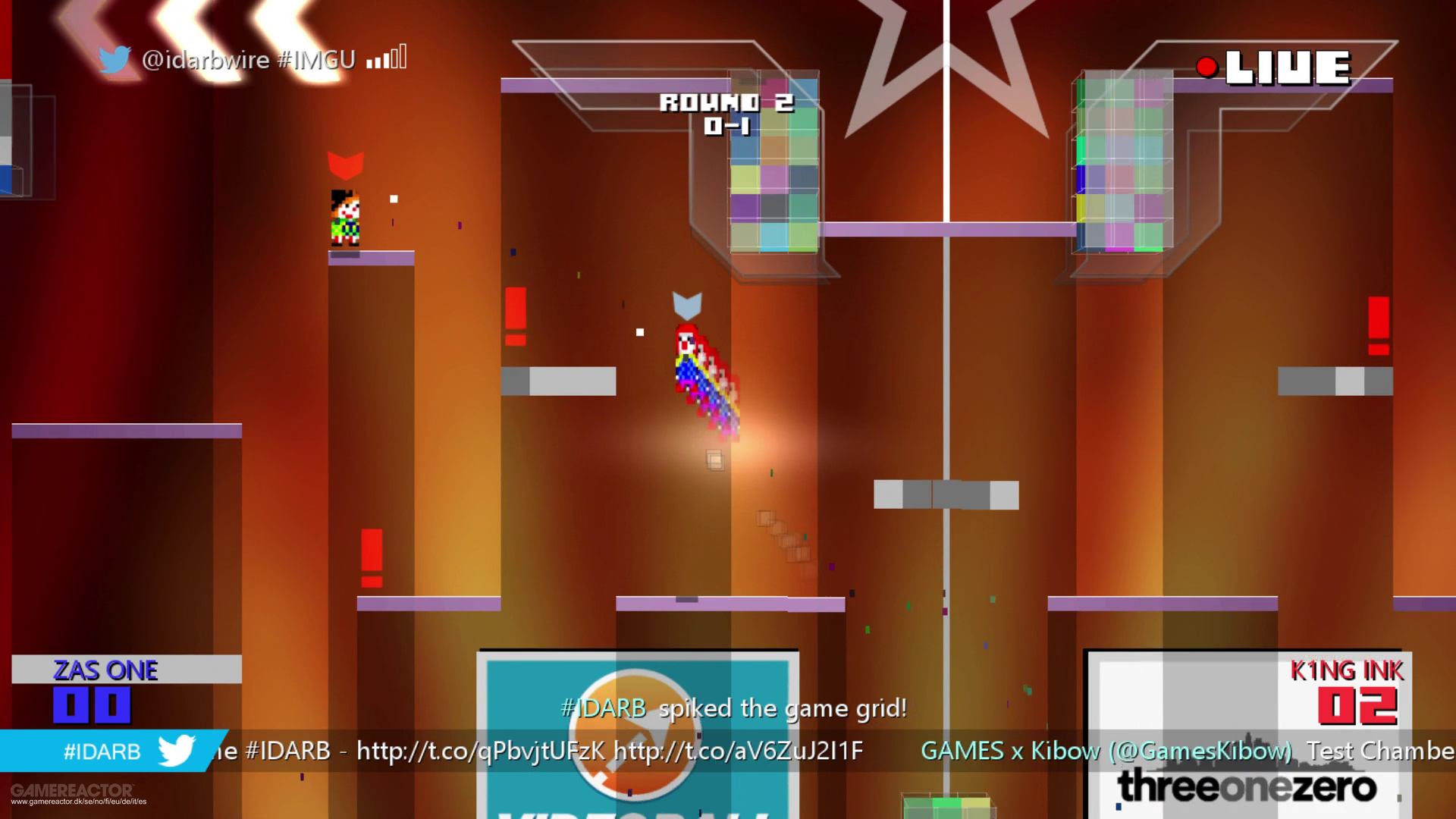Image resolution: width=1456 pixels, height=819 pixels.
Task: Select the signal strength bars beside #IMGU
Action: 384,58
